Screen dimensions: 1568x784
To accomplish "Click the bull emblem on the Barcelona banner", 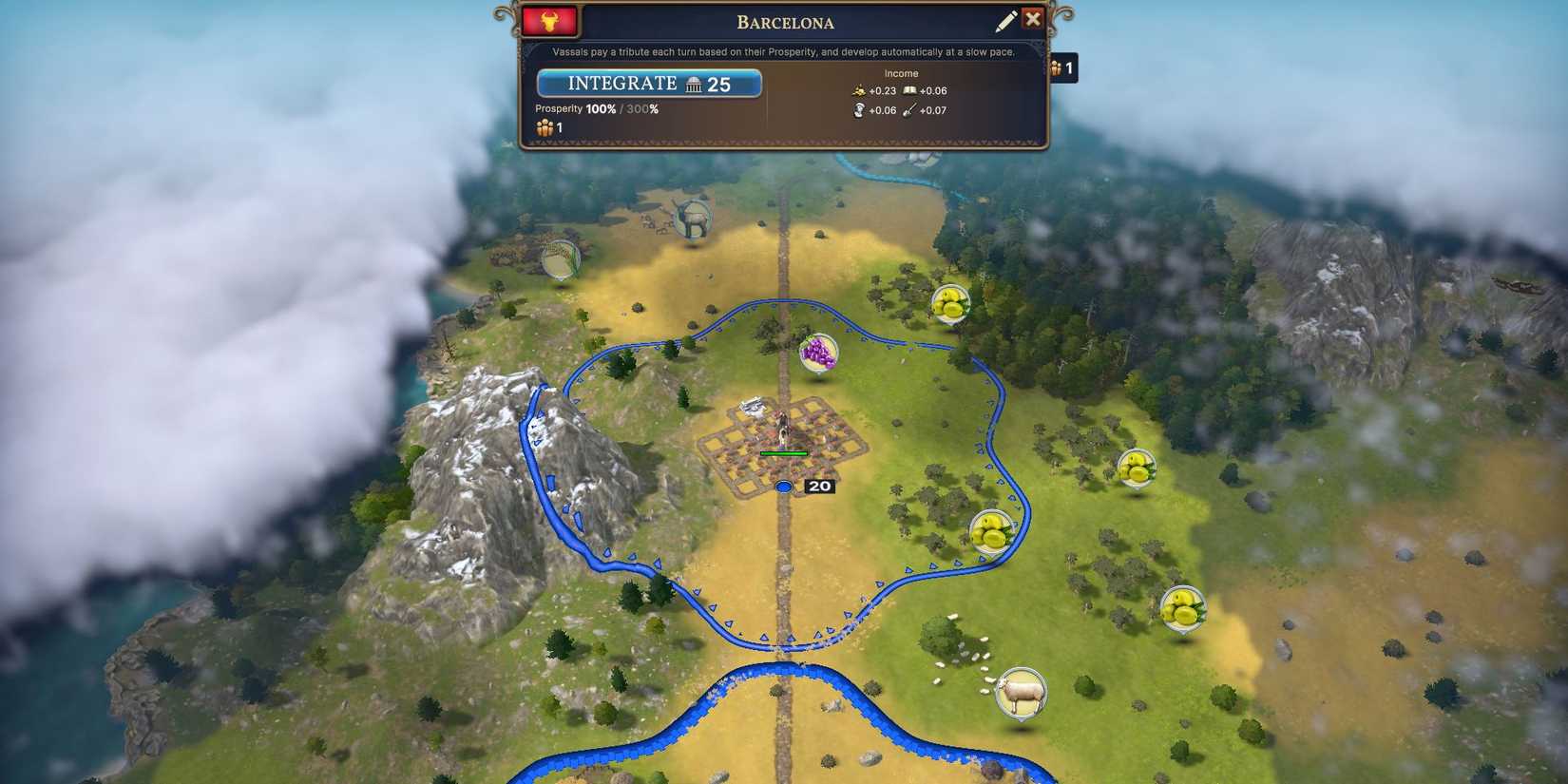I will point(550,21).
